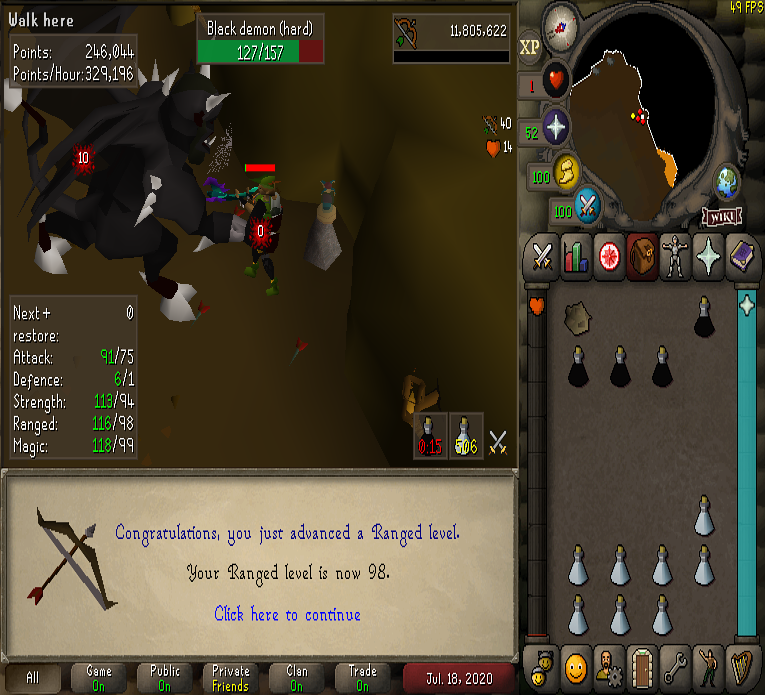This screenshot has height=695, width=765.
Task: Switch to the Magic spellbook tab
Action: pyautogui.click(x=740, y=256)
